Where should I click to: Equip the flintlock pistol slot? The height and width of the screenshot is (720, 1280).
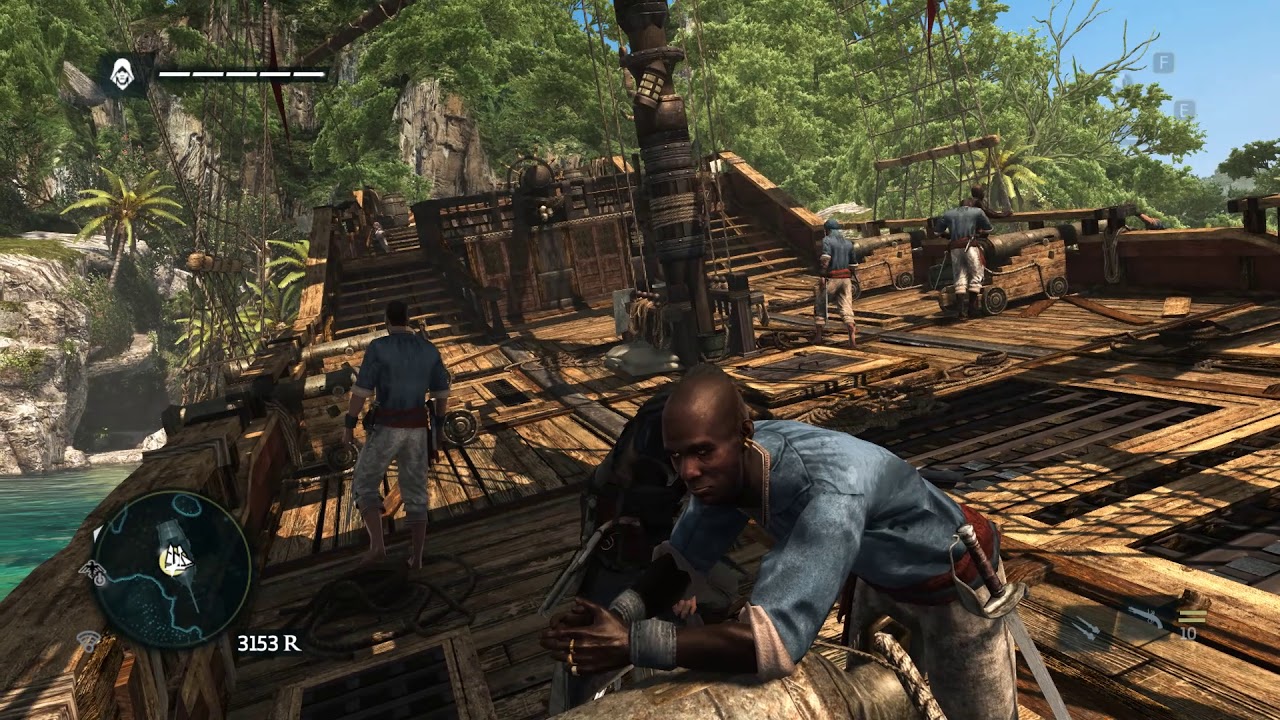point(1145,617)
